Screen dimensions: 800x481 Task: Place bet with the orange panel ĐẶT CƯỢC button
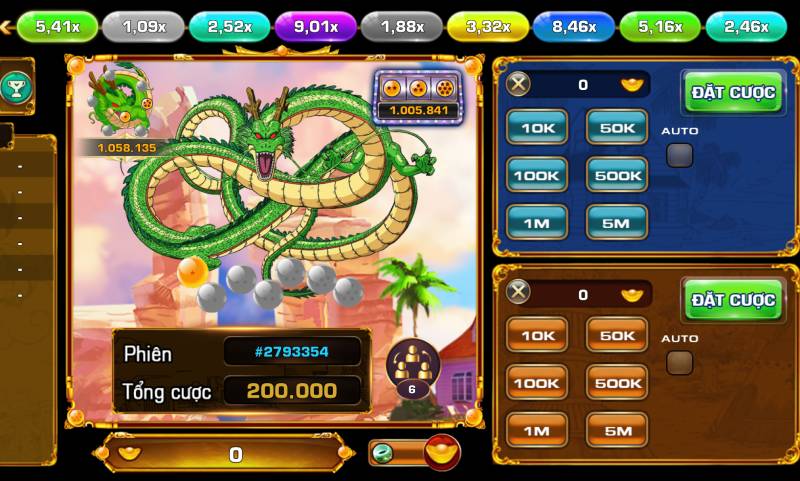pyautogui.click(x=733, y=300)
